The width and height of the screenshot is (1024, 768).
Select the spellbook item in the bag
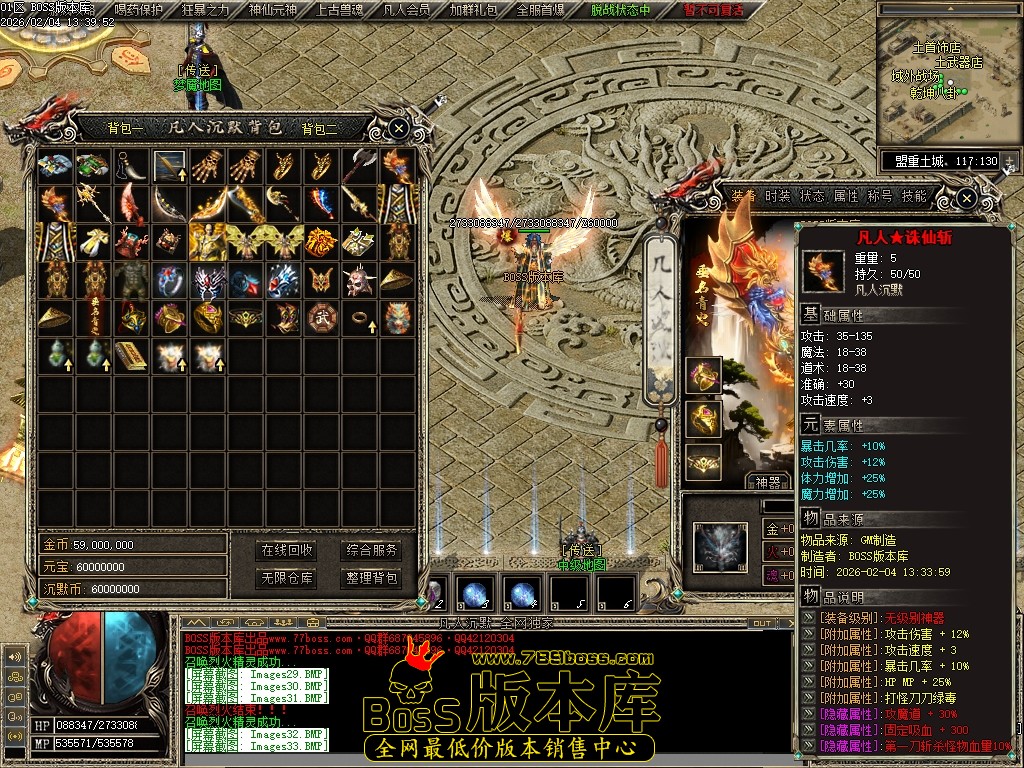132,354
